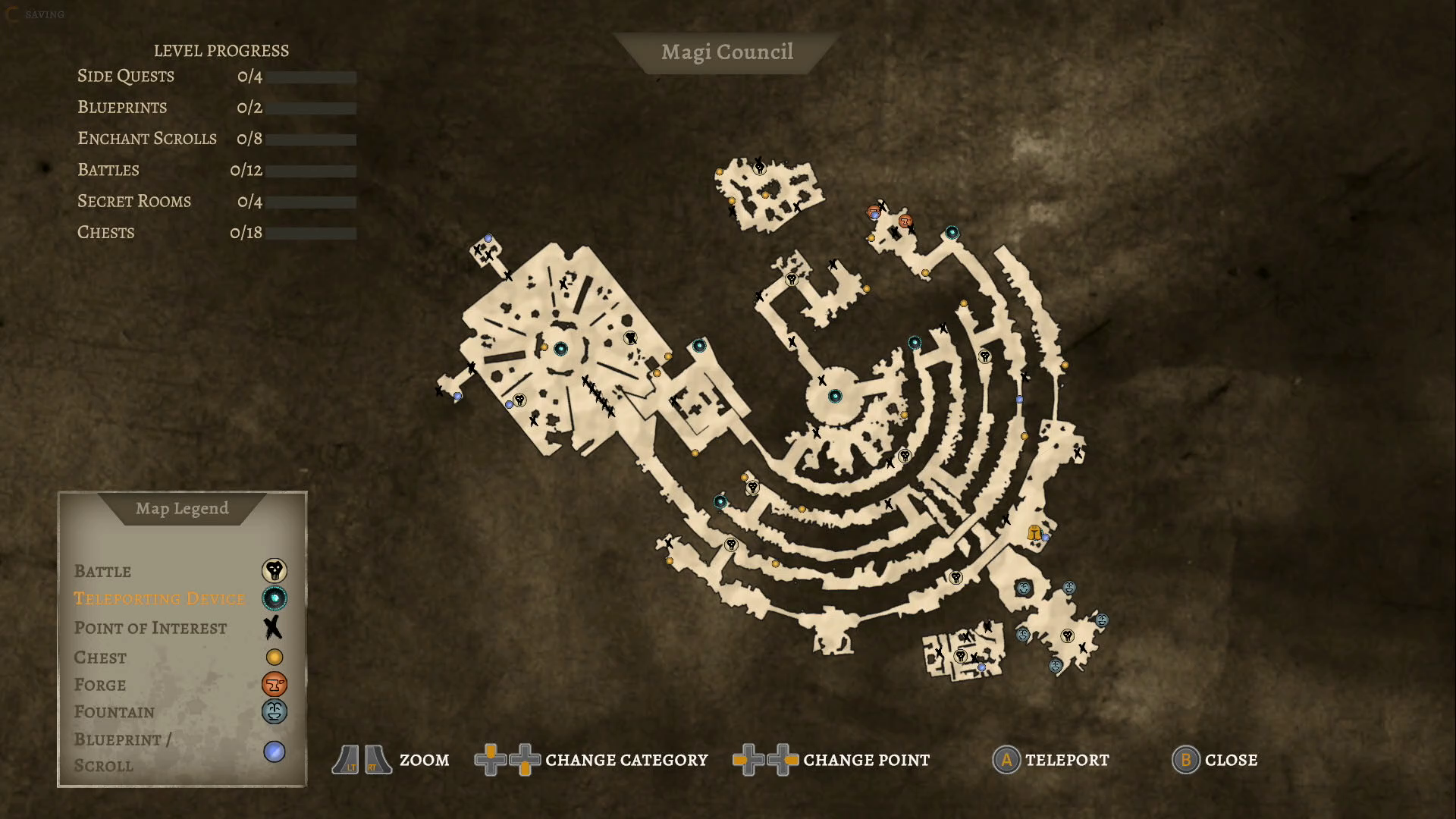Select the teleporter at the large western hall's center
The width and height of the screenshot is (1456, 819).
560,349
